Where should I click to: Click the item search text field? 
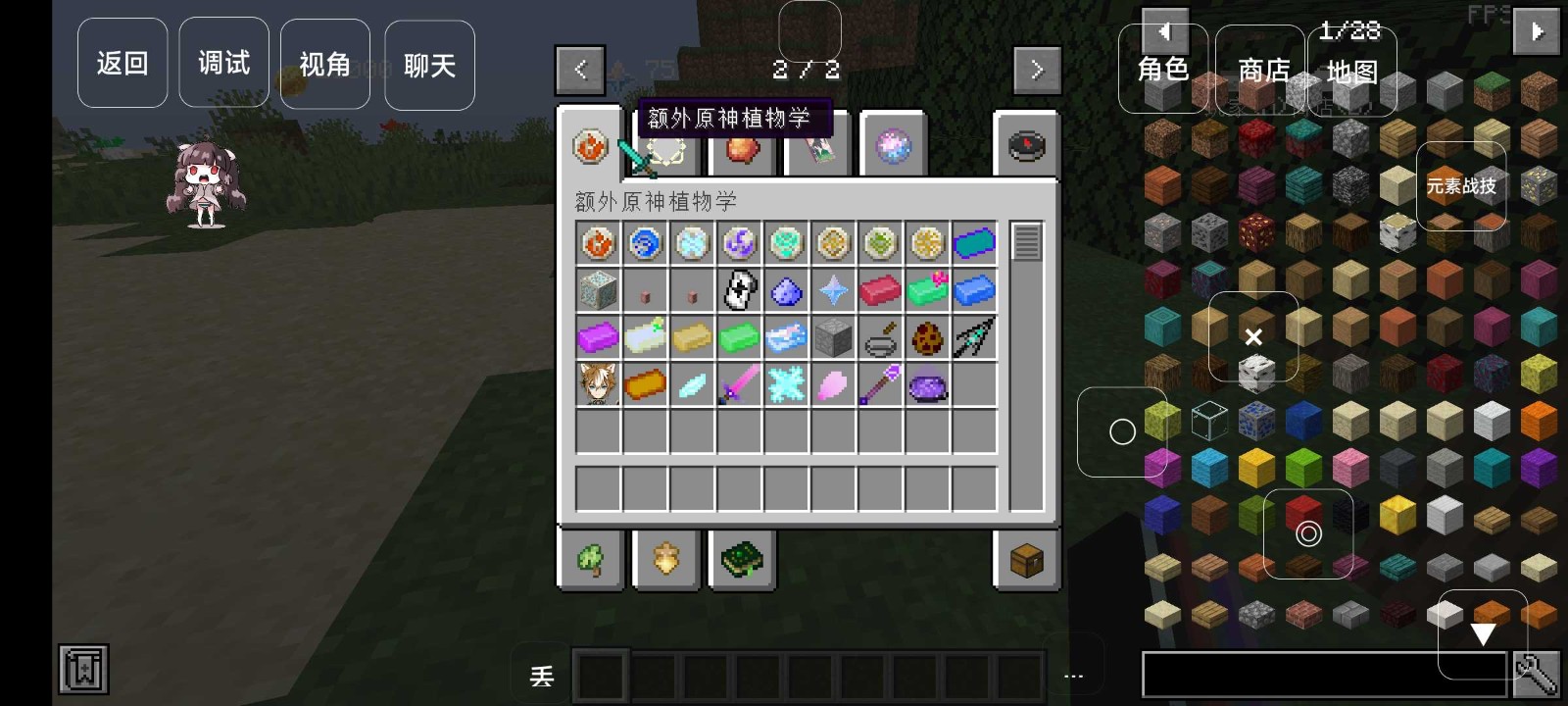click(1323, 676)
